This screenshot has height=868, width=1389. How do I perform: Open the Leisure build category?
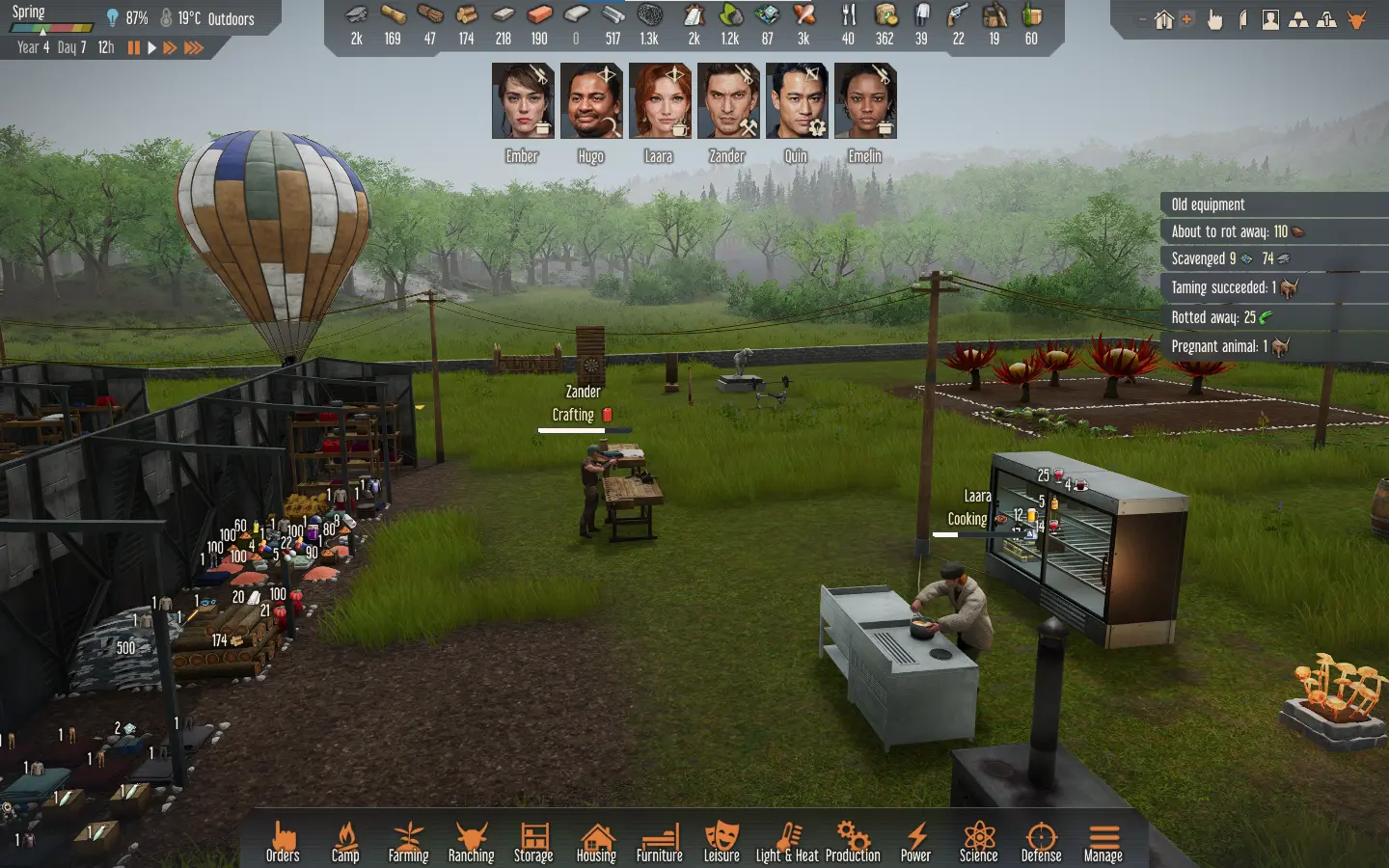[x=722, y=841]
